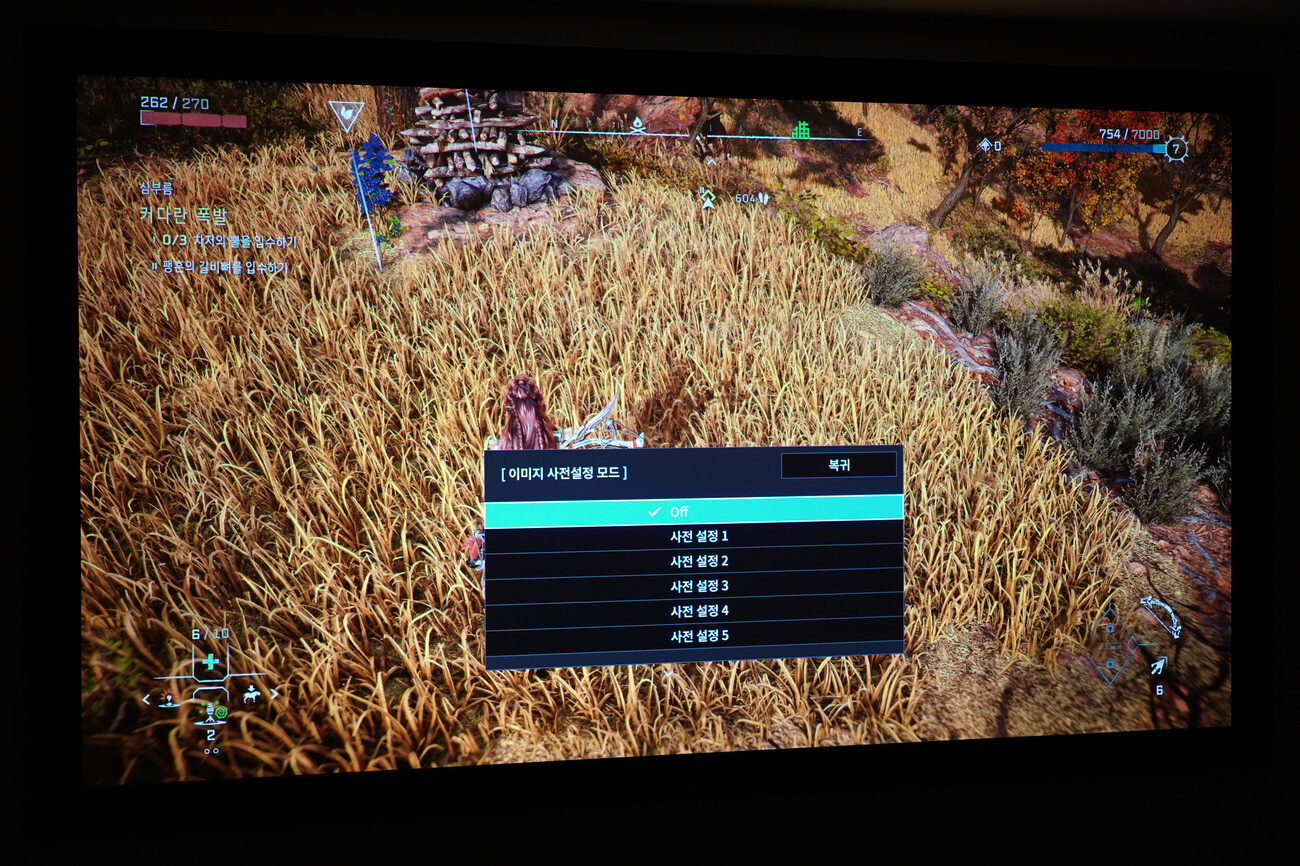
Task: Select the mount call icon
Action: [251, 696]
